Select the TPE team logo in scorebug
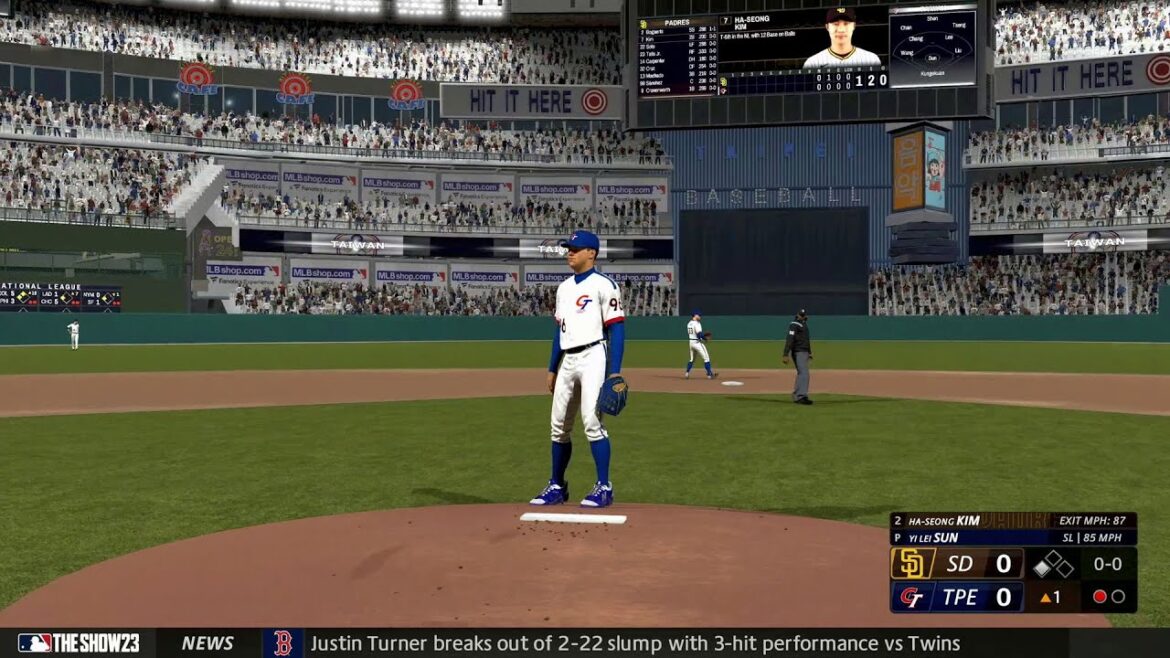This screenshot has height=658, width=1170. (911, 597)
